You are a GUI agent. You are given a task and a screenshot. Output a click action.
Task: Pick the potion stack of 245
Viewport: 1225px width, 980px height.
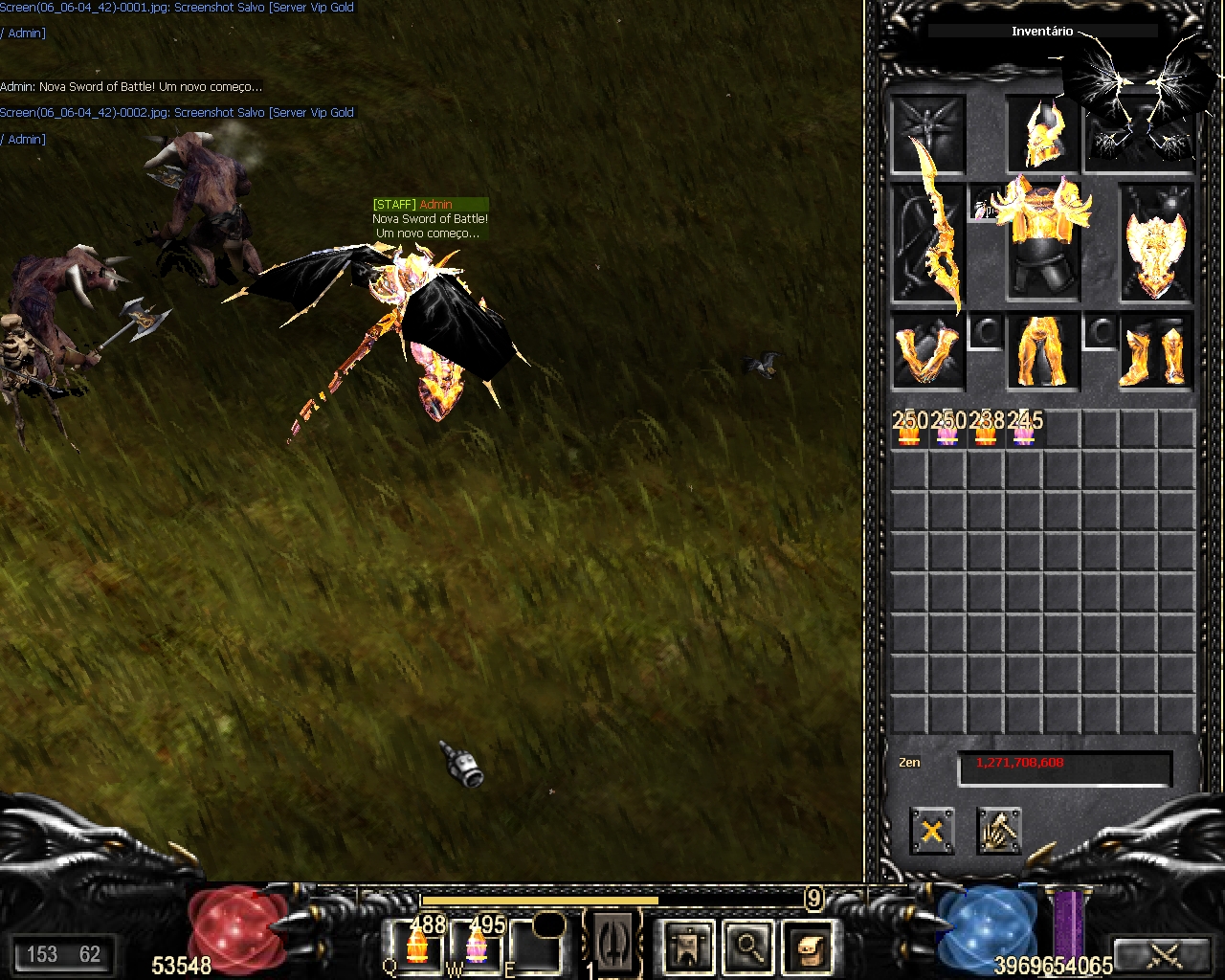(1024, 430)
